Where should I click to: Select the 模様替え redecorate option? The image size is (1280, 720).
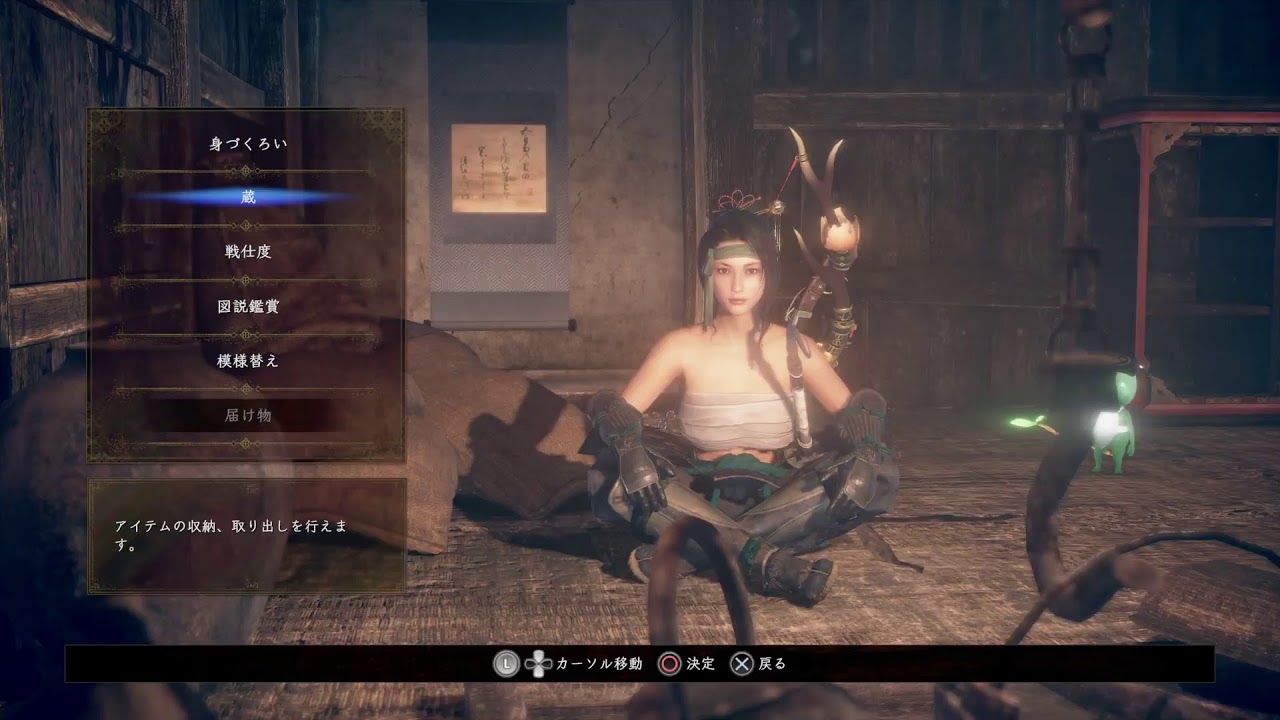[247, 360]
